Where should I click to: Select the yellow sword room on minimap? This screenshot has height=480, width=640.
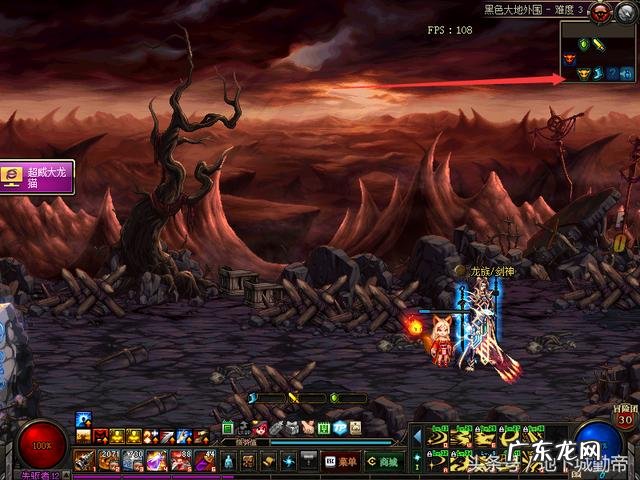tap(600, 44)
